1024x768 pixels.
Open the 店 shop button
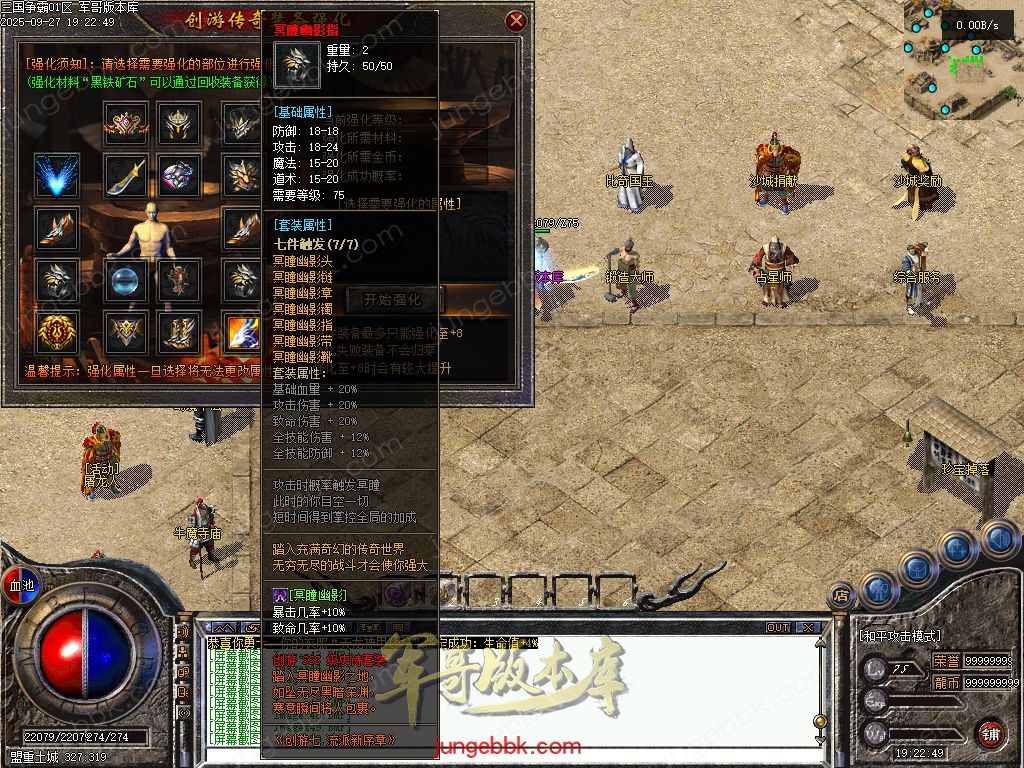(x=841, y=594)
